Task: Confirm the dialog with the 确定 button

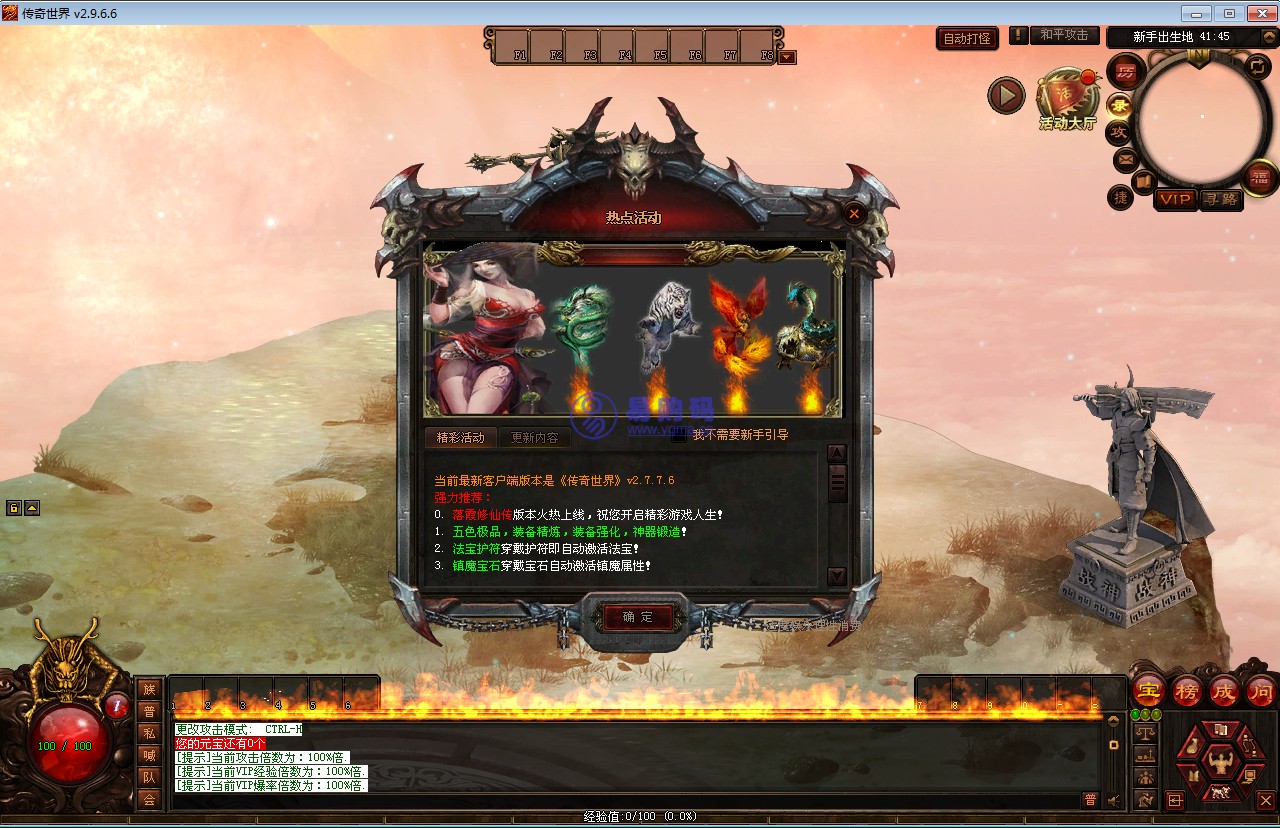Action: coord(637,617)
